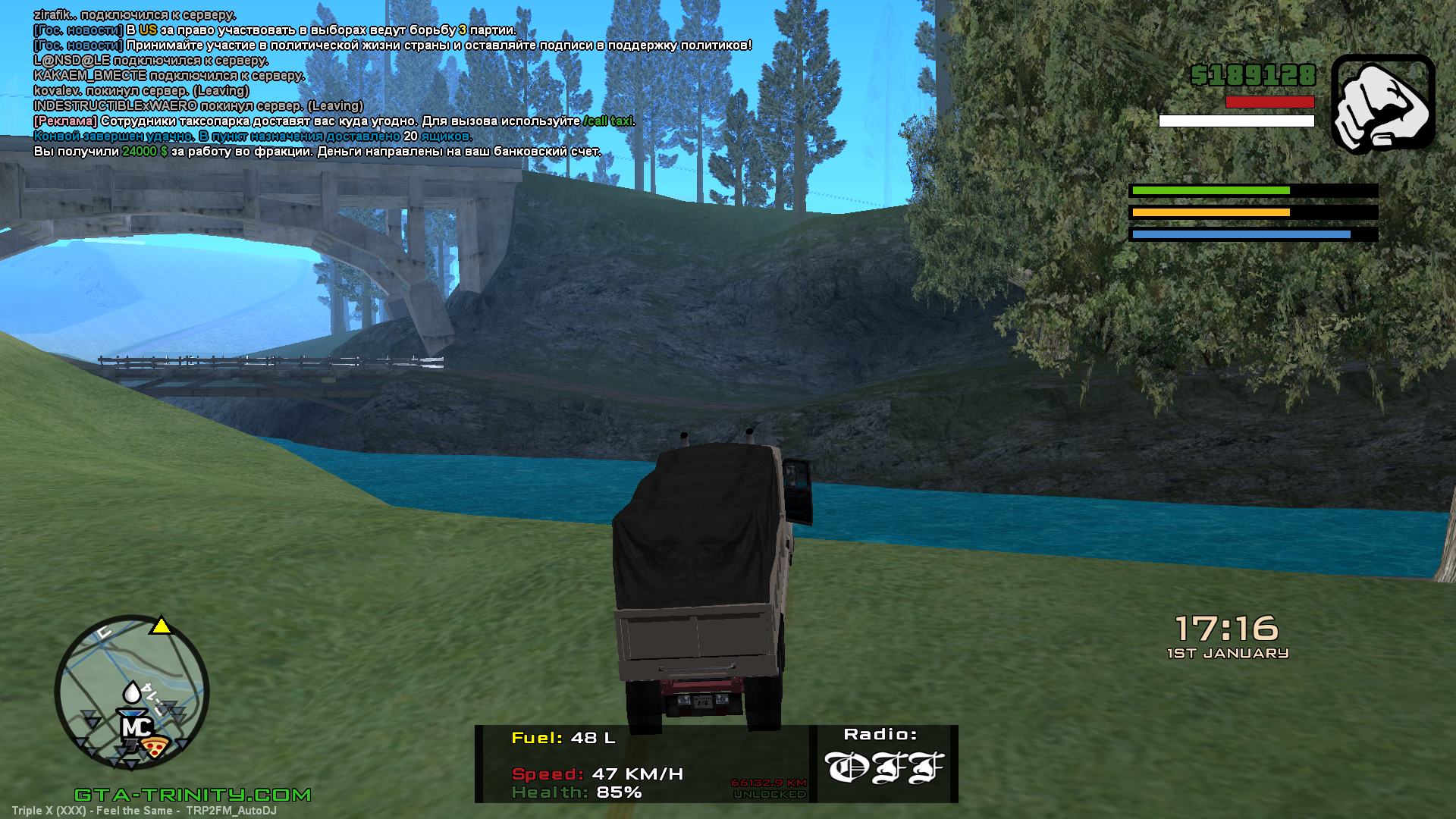Select the white water drop minimap marker
1456x819 pixels.
coord(132,692)
